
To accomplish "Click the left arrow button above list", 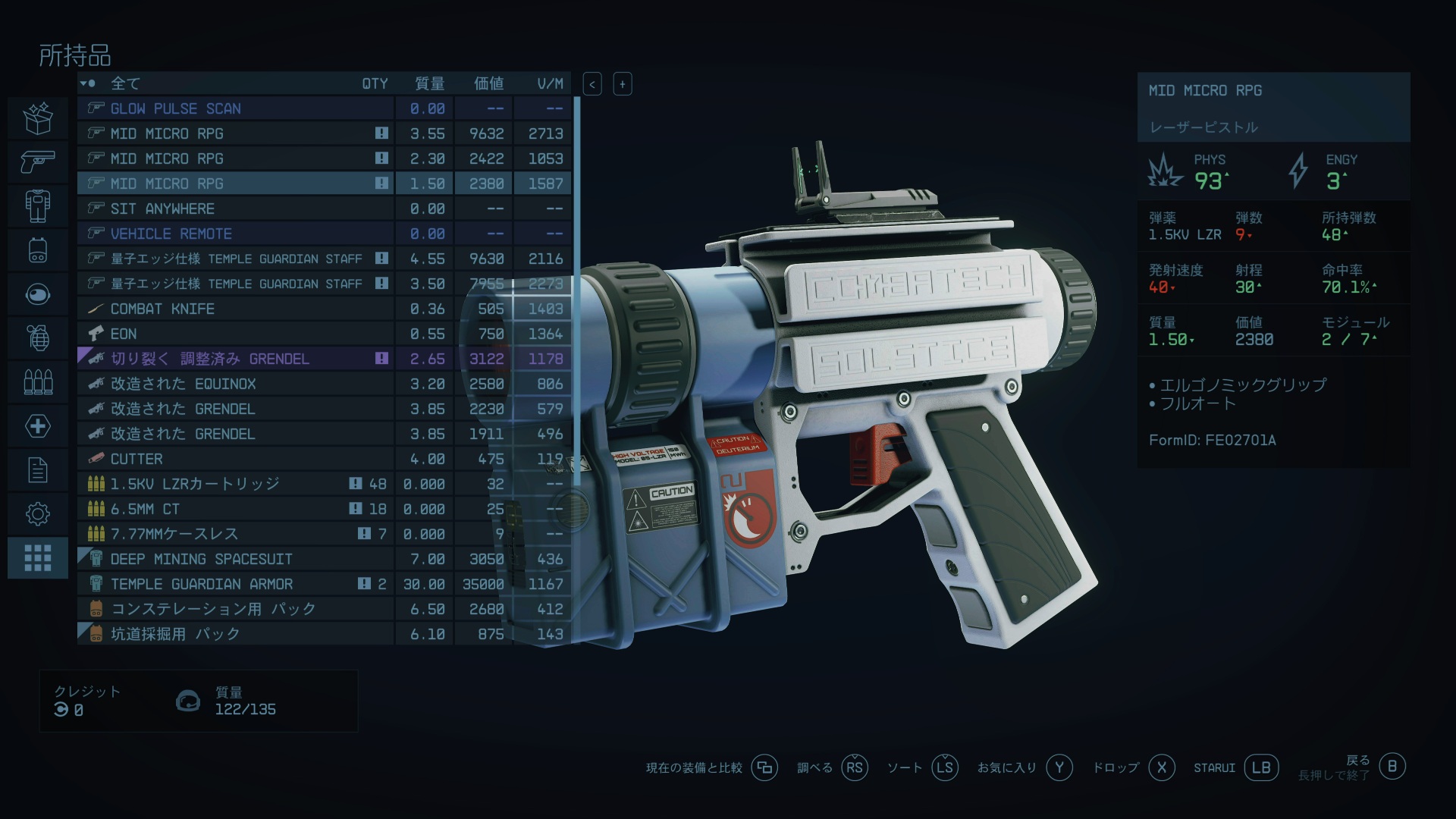I will point(592,84).
